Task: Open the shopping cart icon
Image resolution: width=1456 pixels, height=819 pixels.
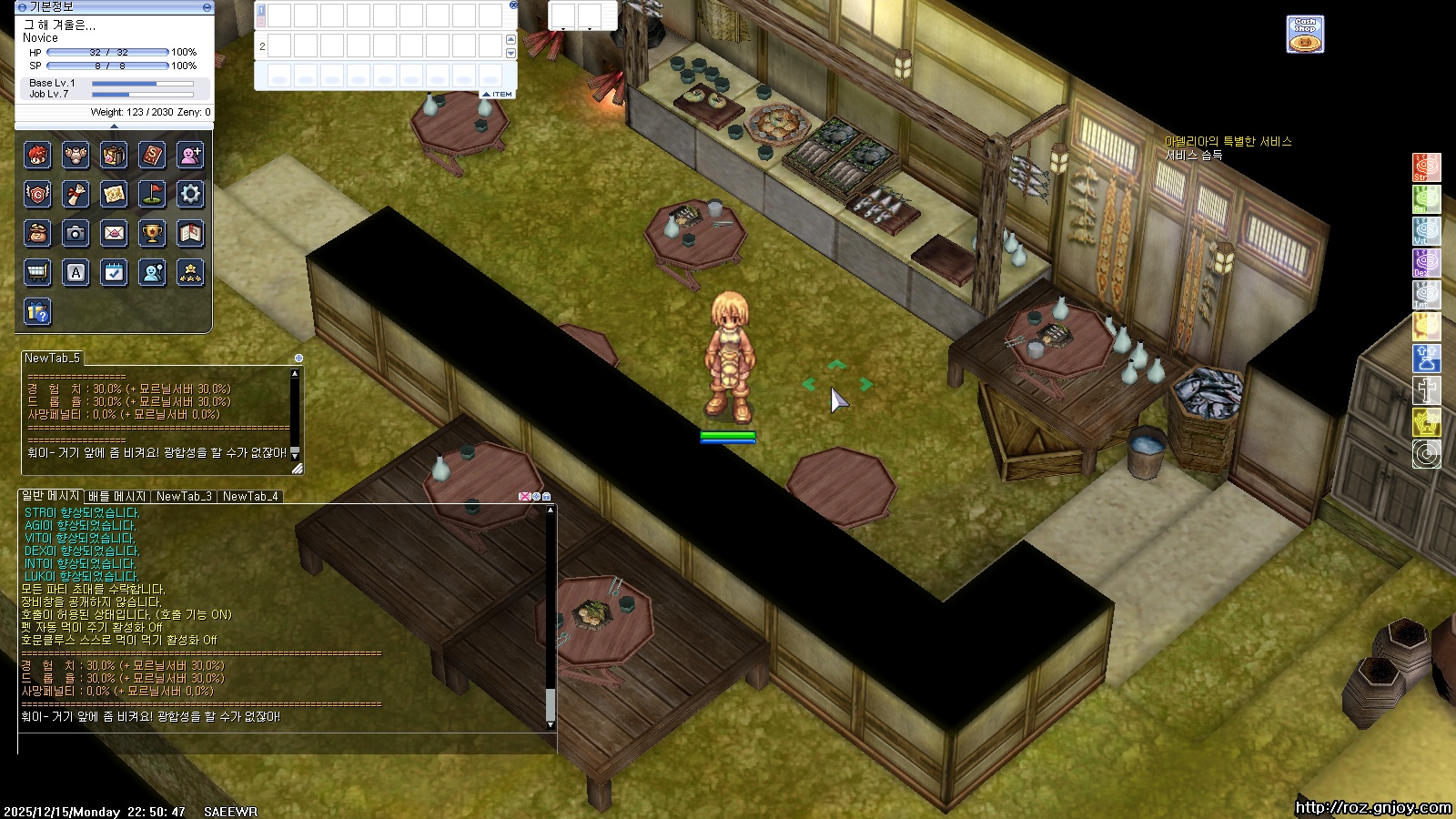Action: coord(37,272)
